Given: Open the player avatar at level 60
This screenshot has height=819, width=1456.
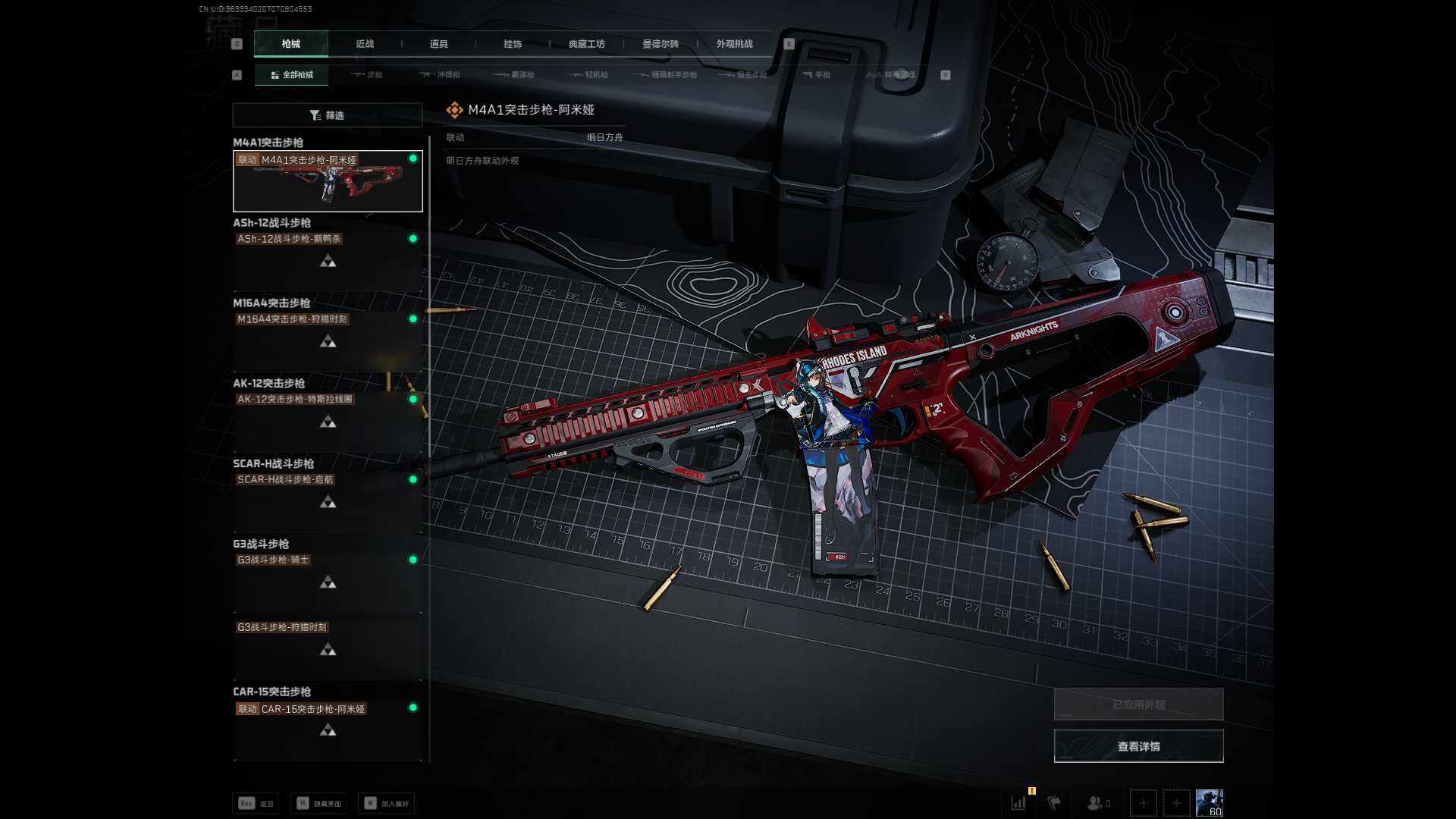Looking at the screenshot, I should pyautogui.click(x=1209, y=802).
